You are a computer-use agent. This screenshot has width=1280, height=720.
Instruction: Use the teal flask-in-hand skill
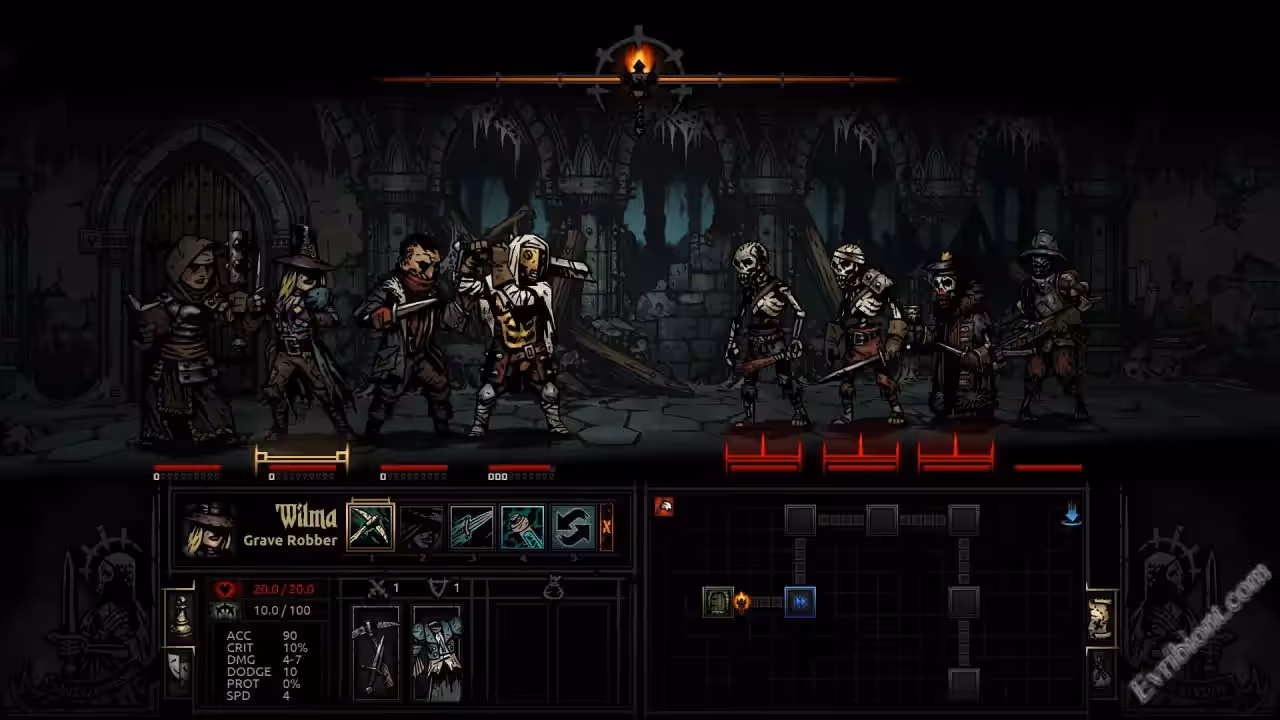(523, 526)
